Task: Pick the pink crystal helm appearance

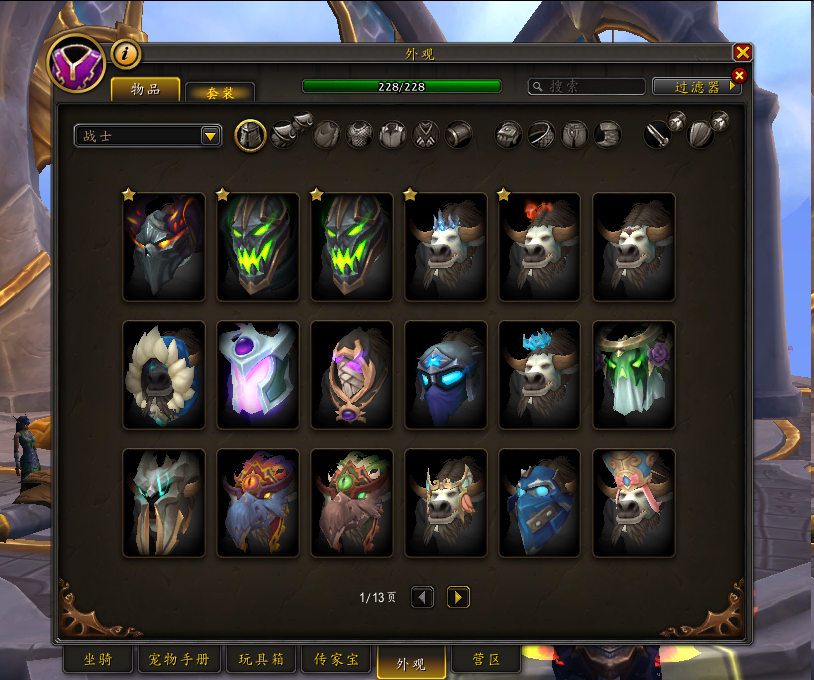Action: [x=258, y=375]
